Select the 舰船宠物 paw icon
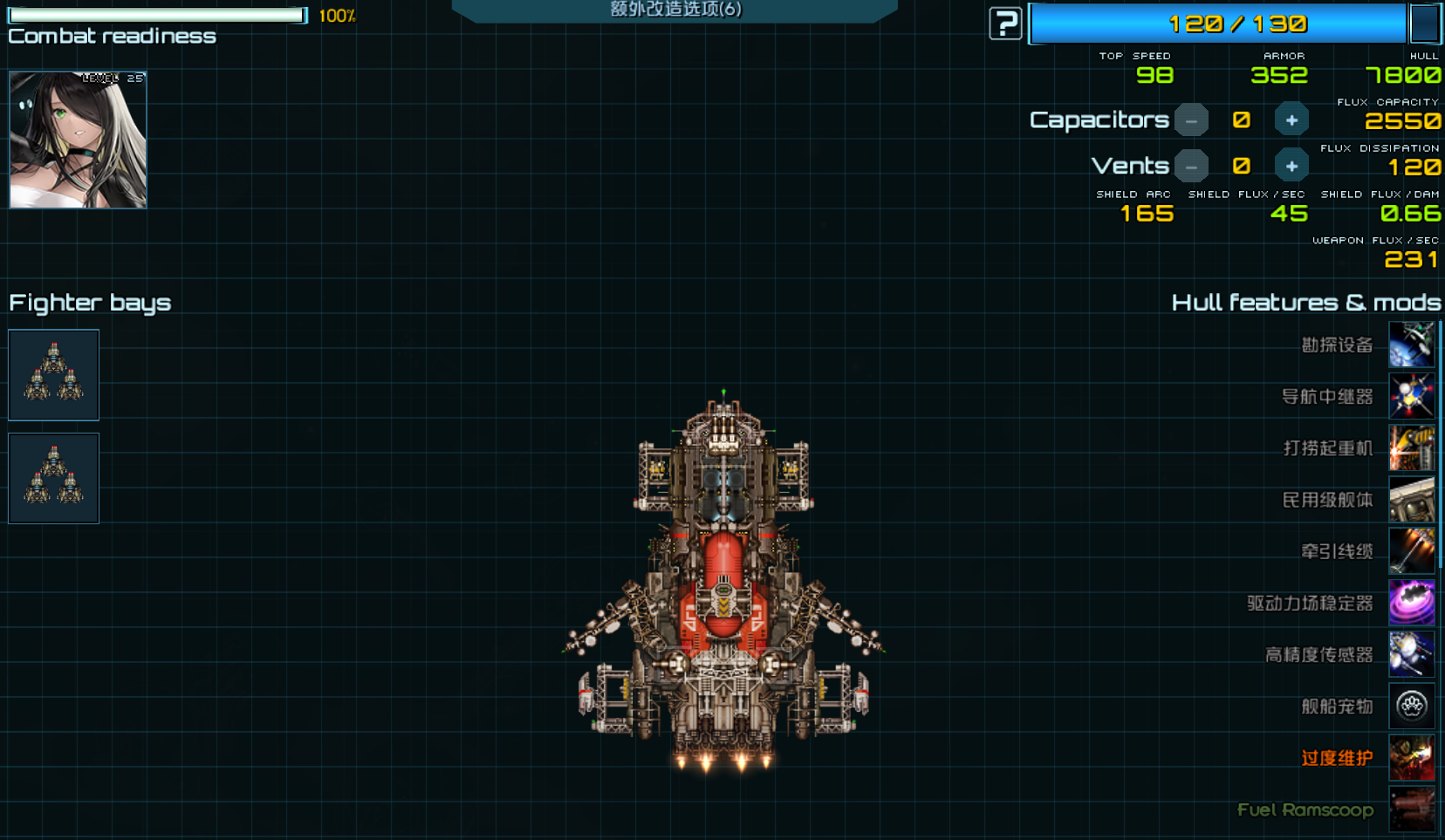Screen dimensions: 1445x840 (1411, 706)
